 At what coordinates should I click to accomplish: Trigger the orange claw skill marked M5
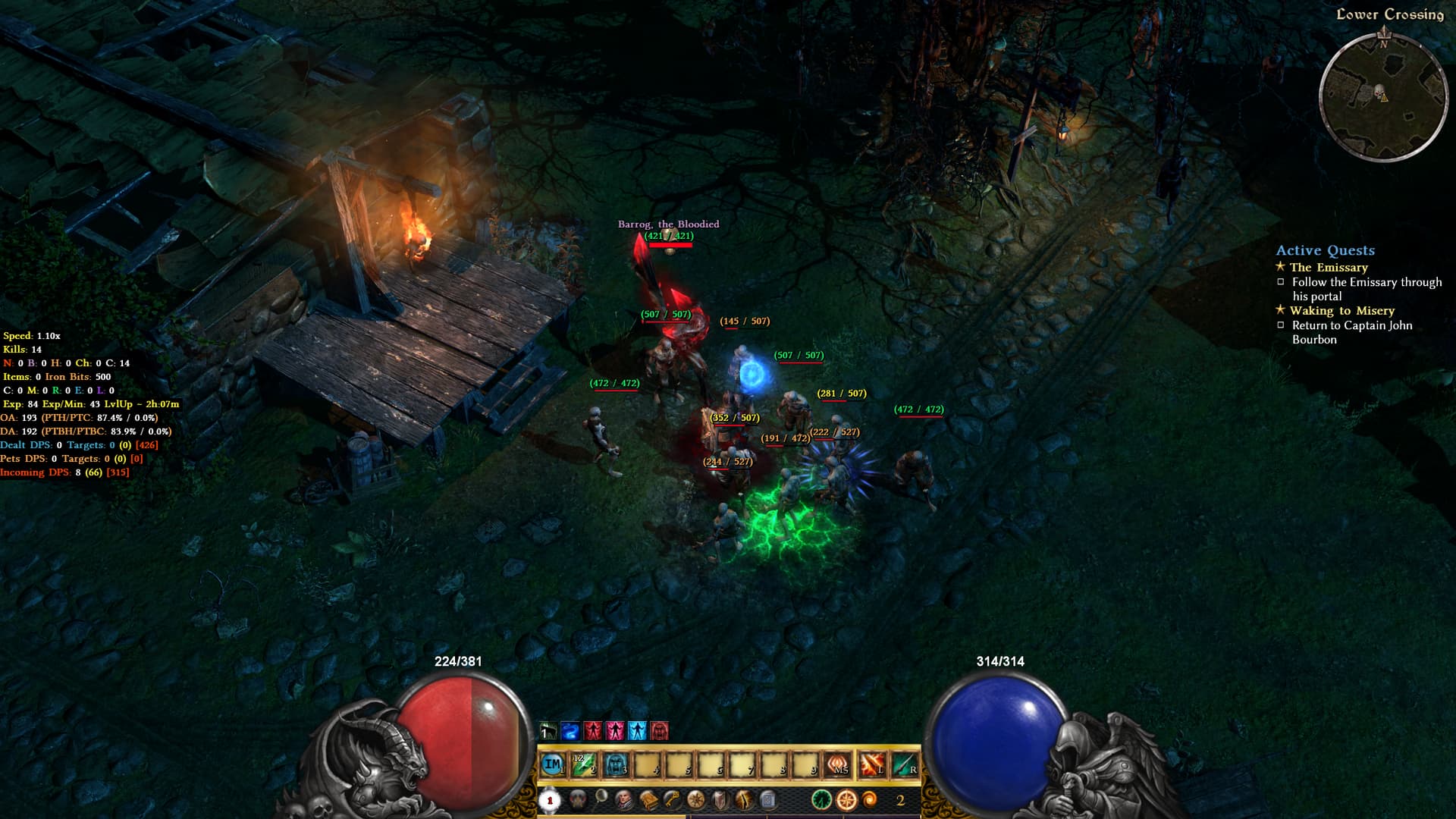(838, 765)
